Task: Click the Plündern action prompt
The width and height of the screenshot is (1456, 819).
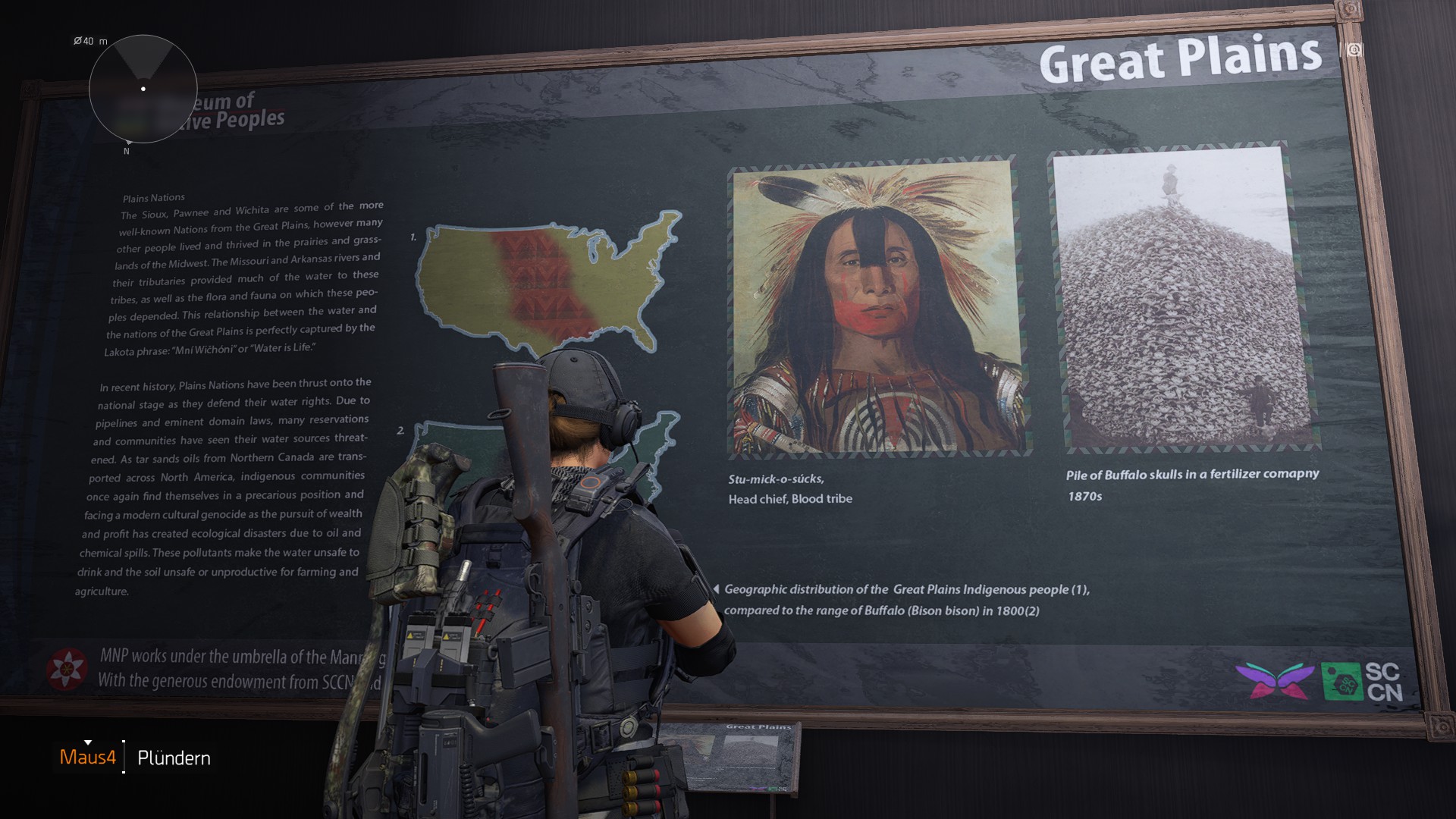Action: tap(174, 757)
